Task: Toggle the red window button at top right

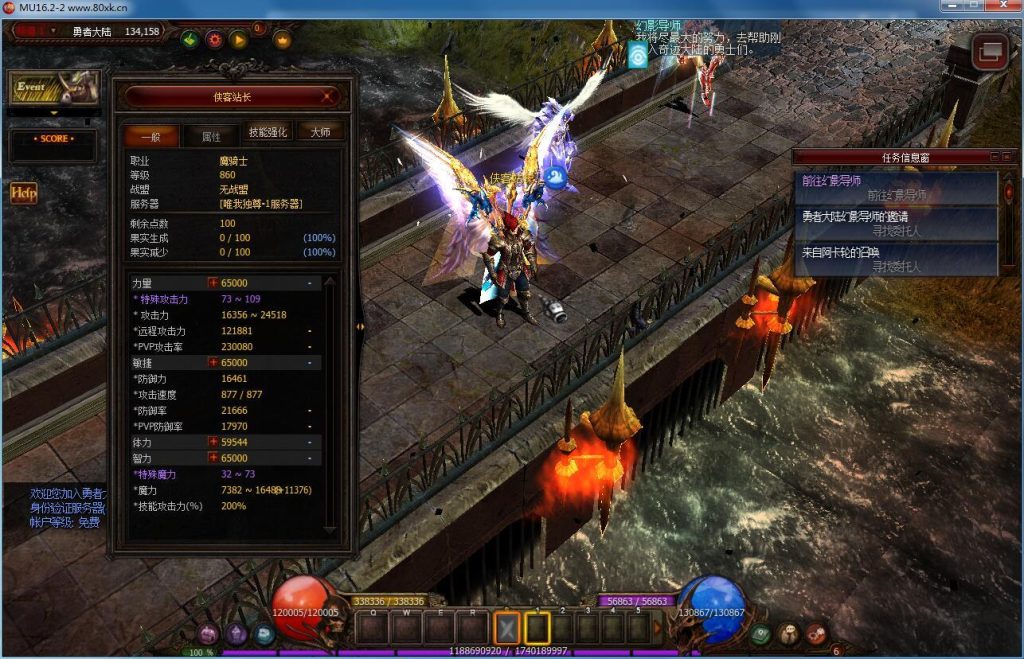Action: (990, 51)
